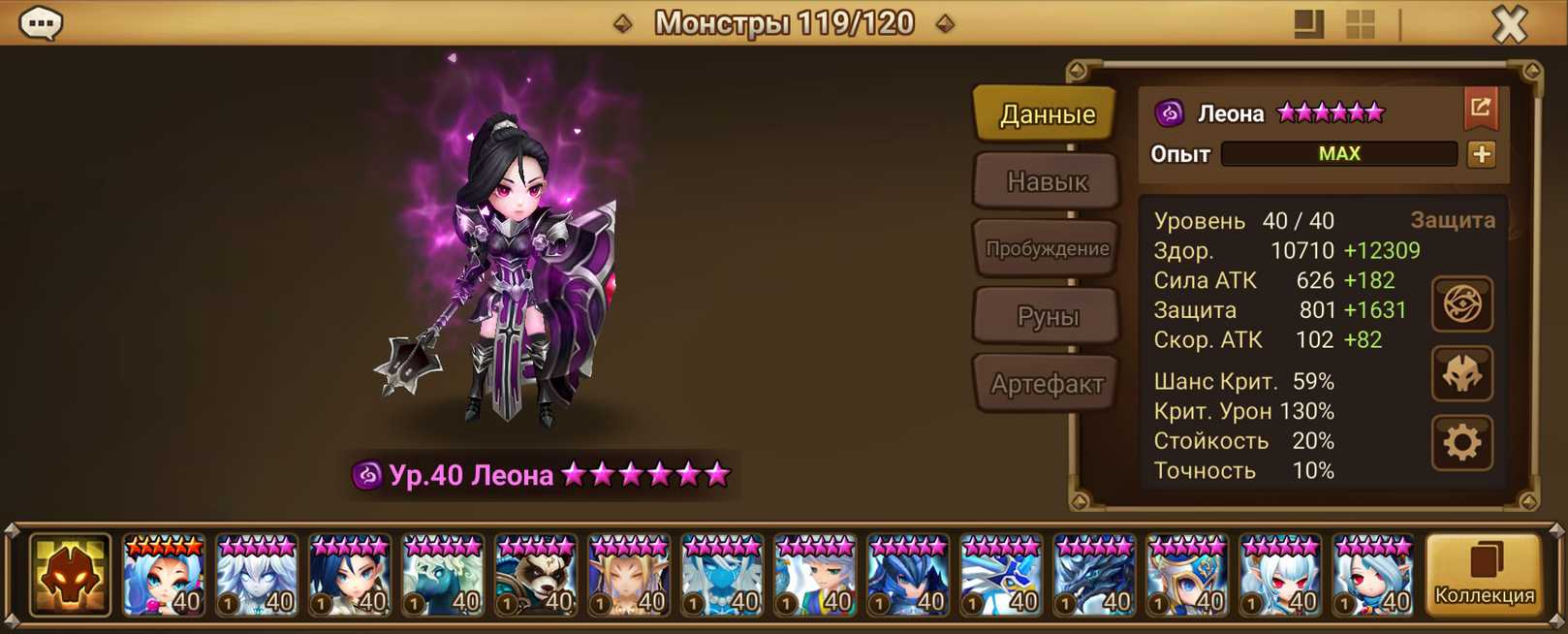This screenshot has height=634, width=1568.
Task: Close the Монстры window
Action: (x=1509, y=23)
